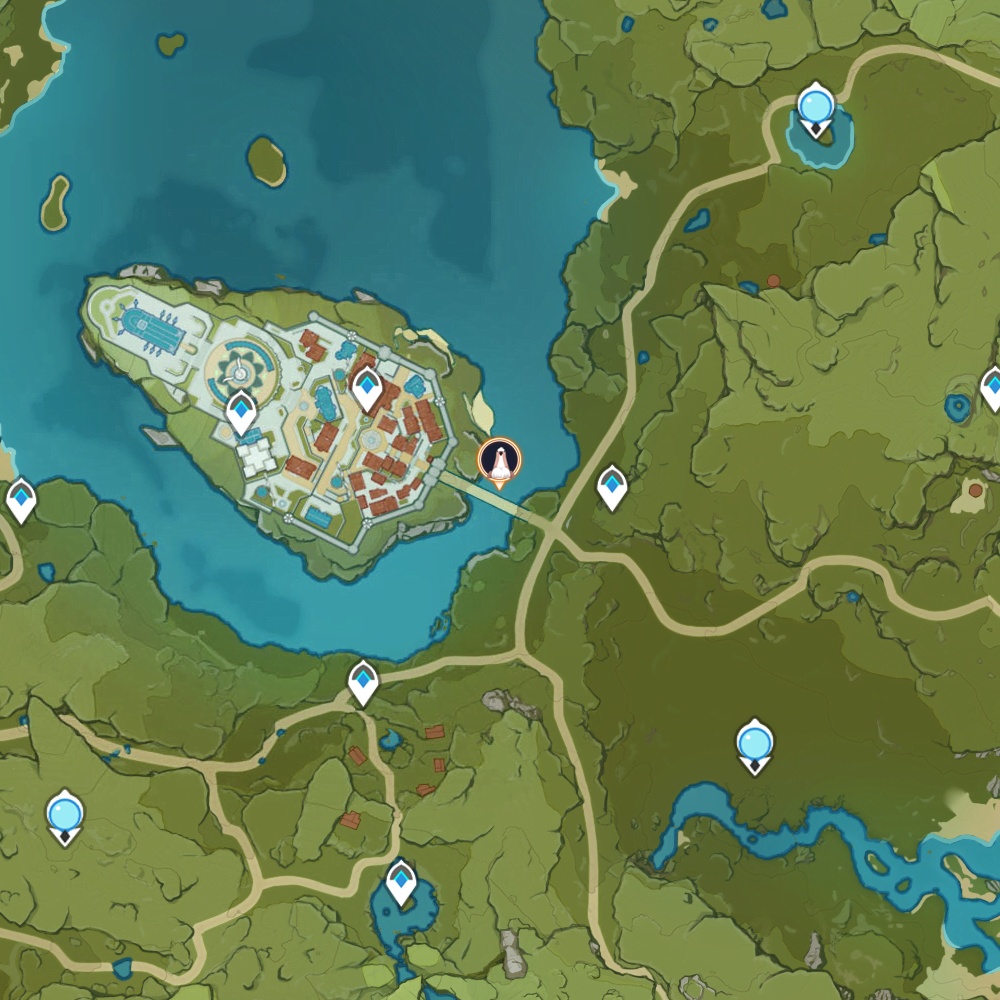Screen dimensions: 1000x1000
Task: Select the orb marker above the winding river
Action: pyautogui.click(x=754, y=744)
